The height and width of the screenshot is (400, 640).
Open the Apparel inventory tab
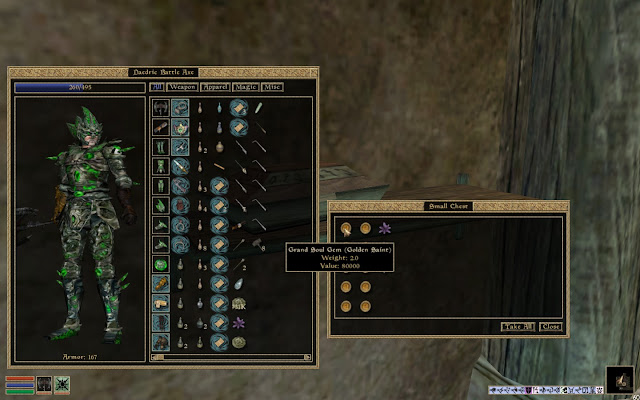[x=216, y=87]
